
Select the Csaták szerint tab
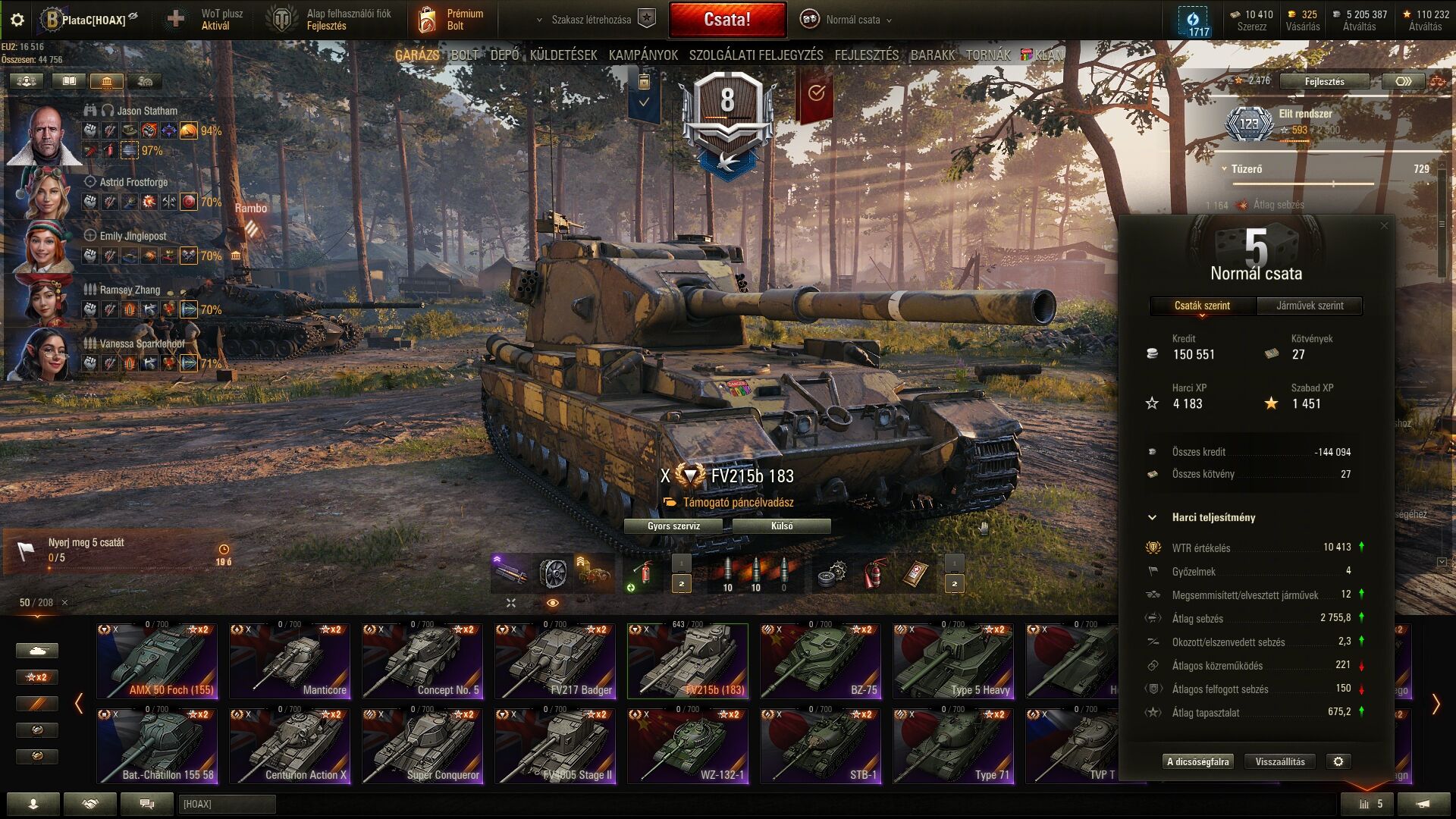(x=1203, y=306)
